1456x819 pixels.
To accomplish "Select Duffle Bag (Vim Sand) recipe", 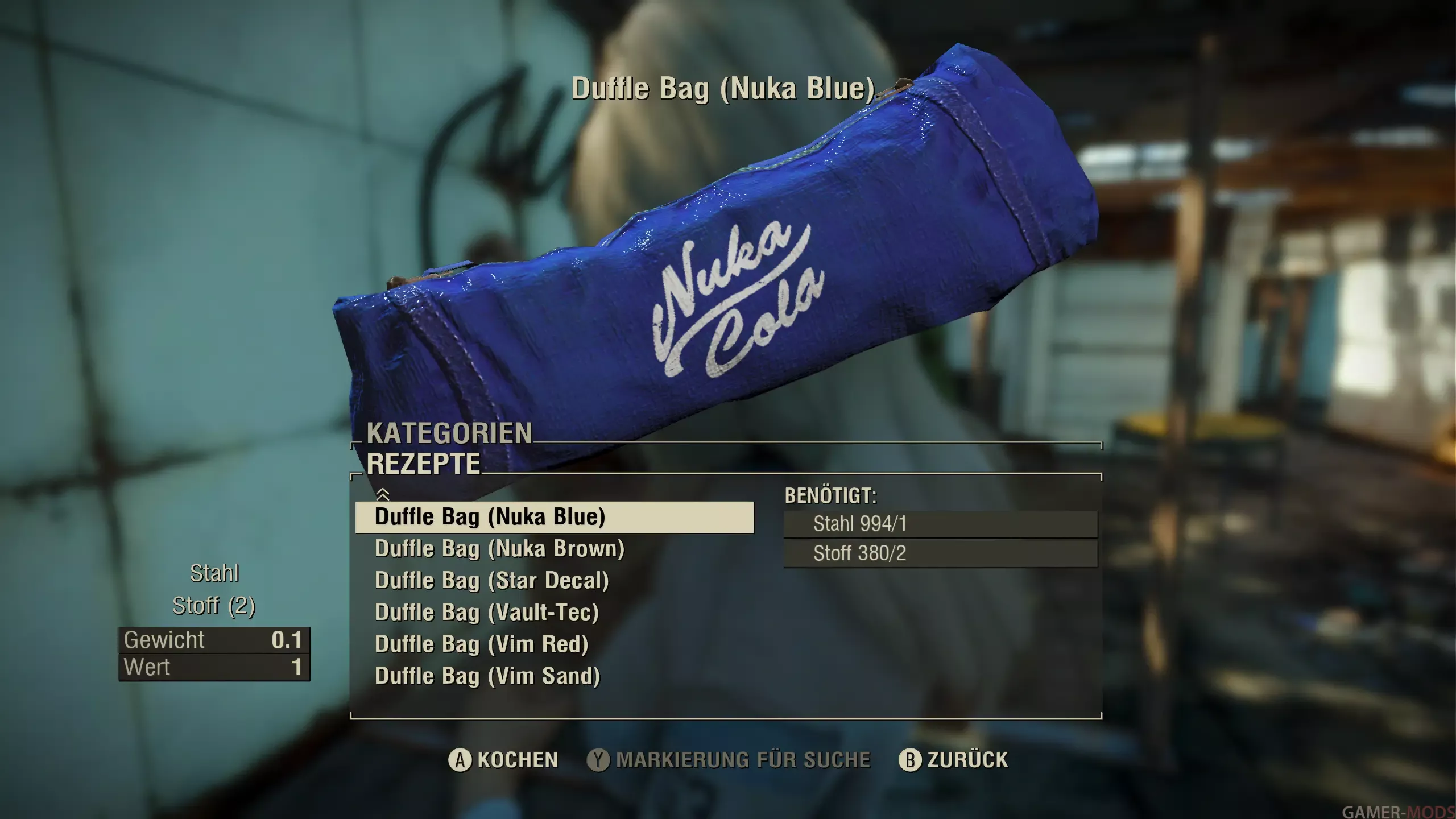I will coord(487,676).
